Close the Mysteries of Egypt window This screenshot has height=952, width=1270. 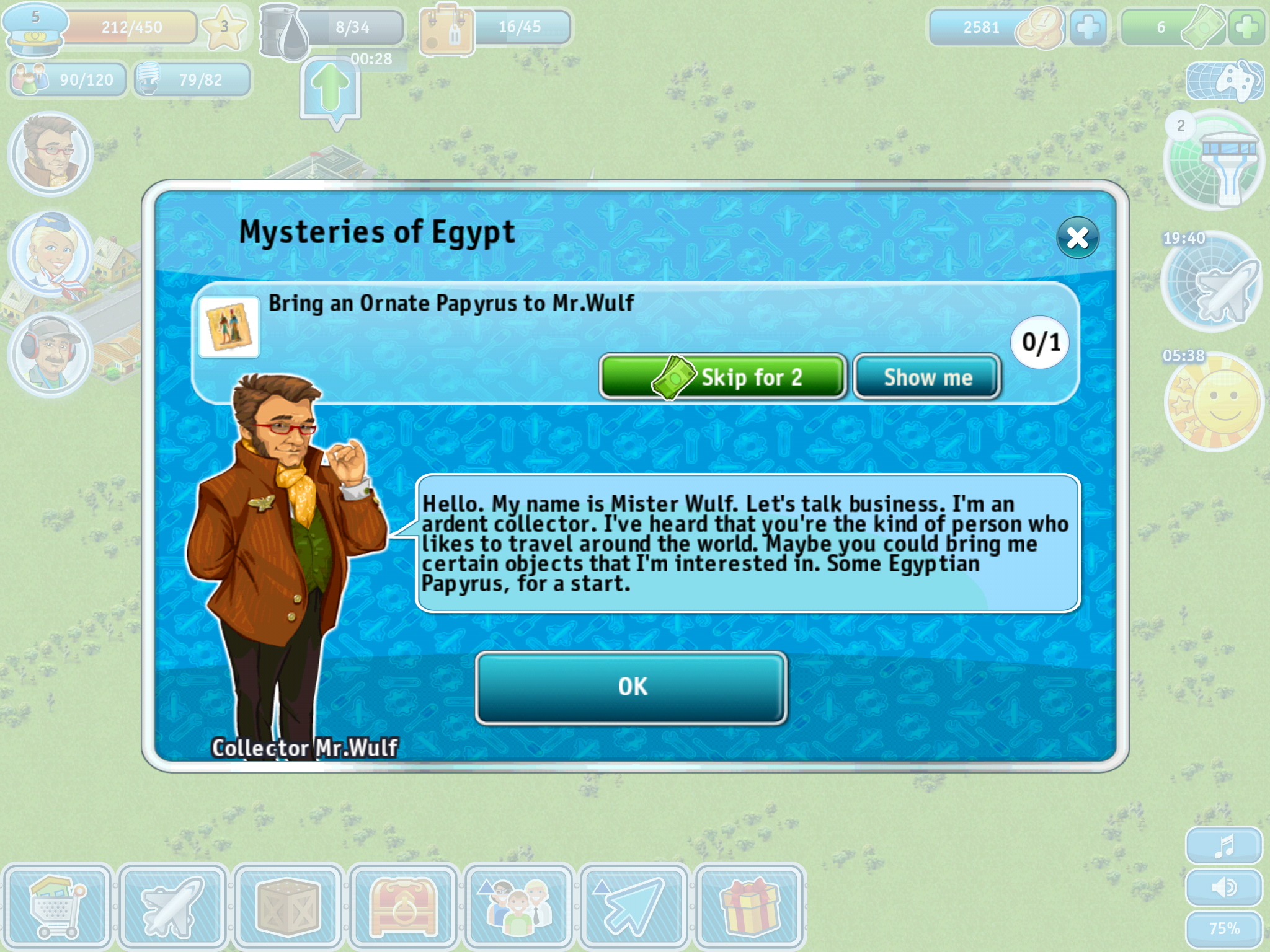1078,237
